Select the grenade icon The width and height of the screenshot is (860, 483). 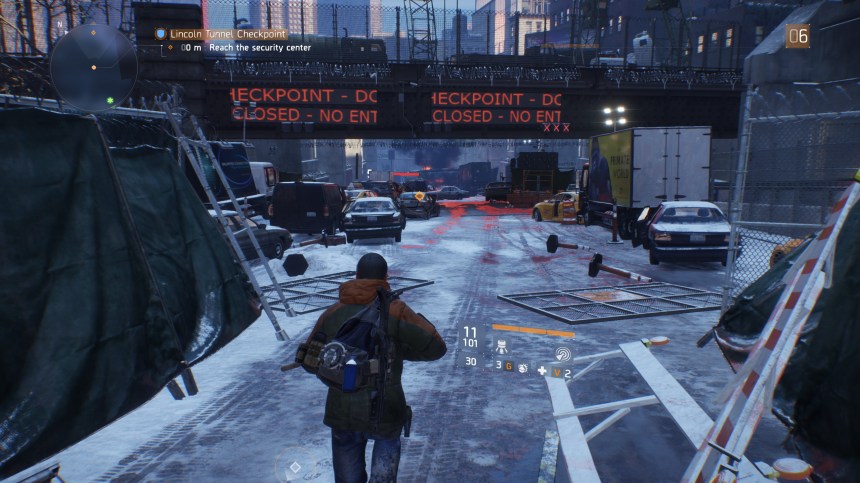click(x=522, y=367)
